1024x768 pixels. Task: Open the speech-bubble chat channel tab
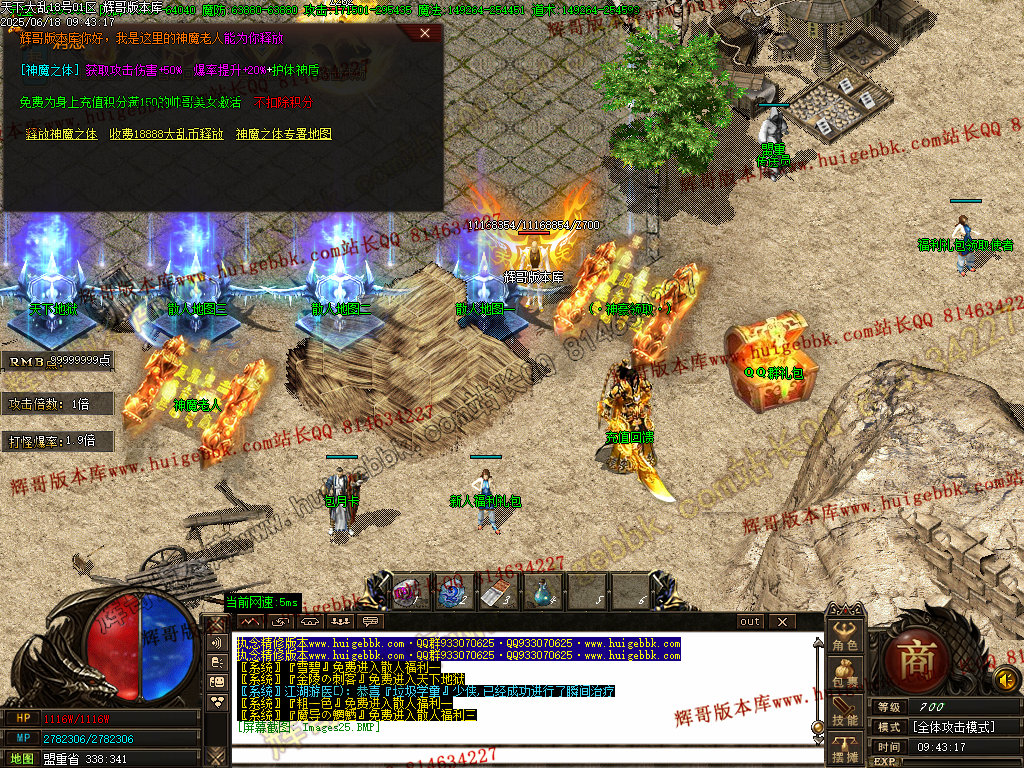point(372,622)
